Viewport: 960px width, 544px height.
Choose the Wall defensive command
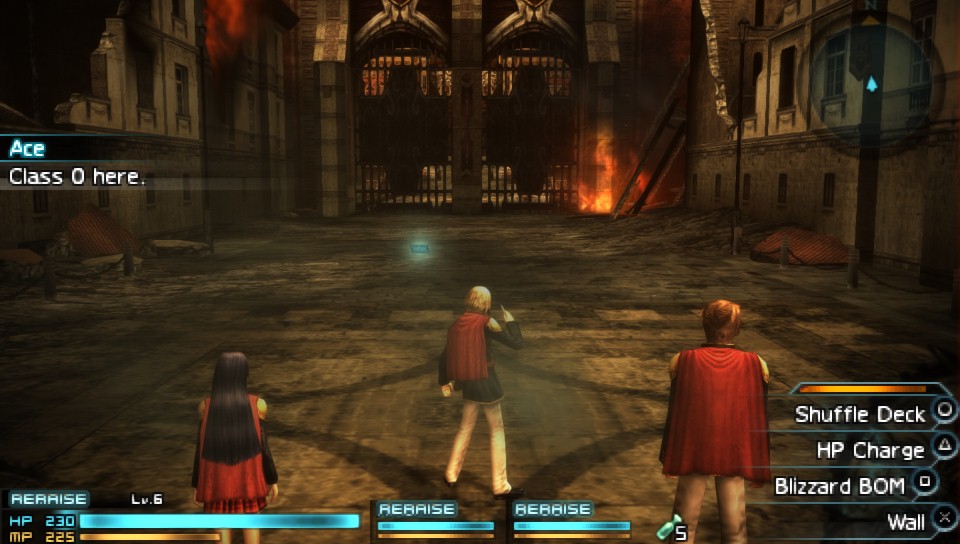905,522
